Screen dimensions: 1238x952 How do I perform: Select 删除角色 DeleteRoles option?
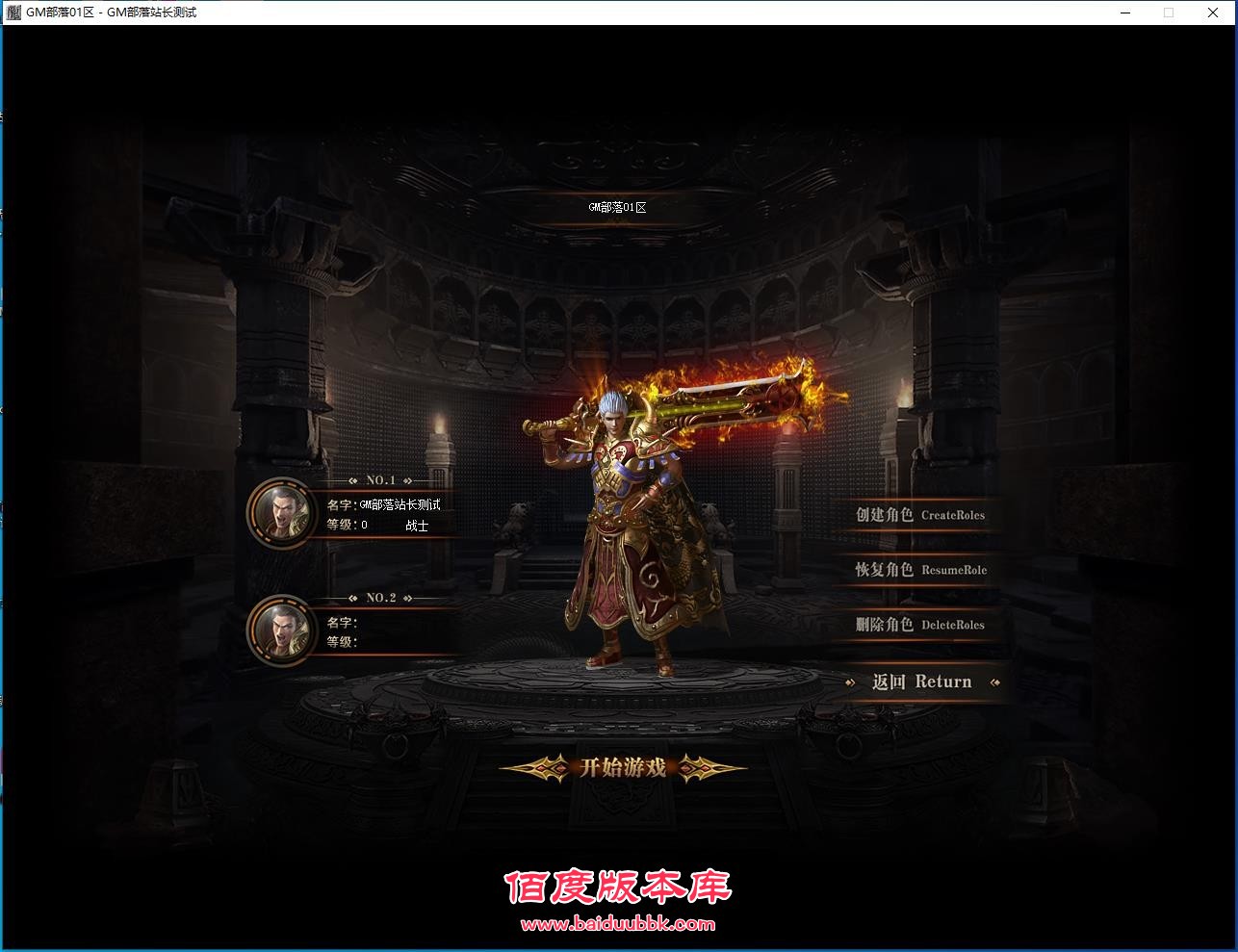919,625
